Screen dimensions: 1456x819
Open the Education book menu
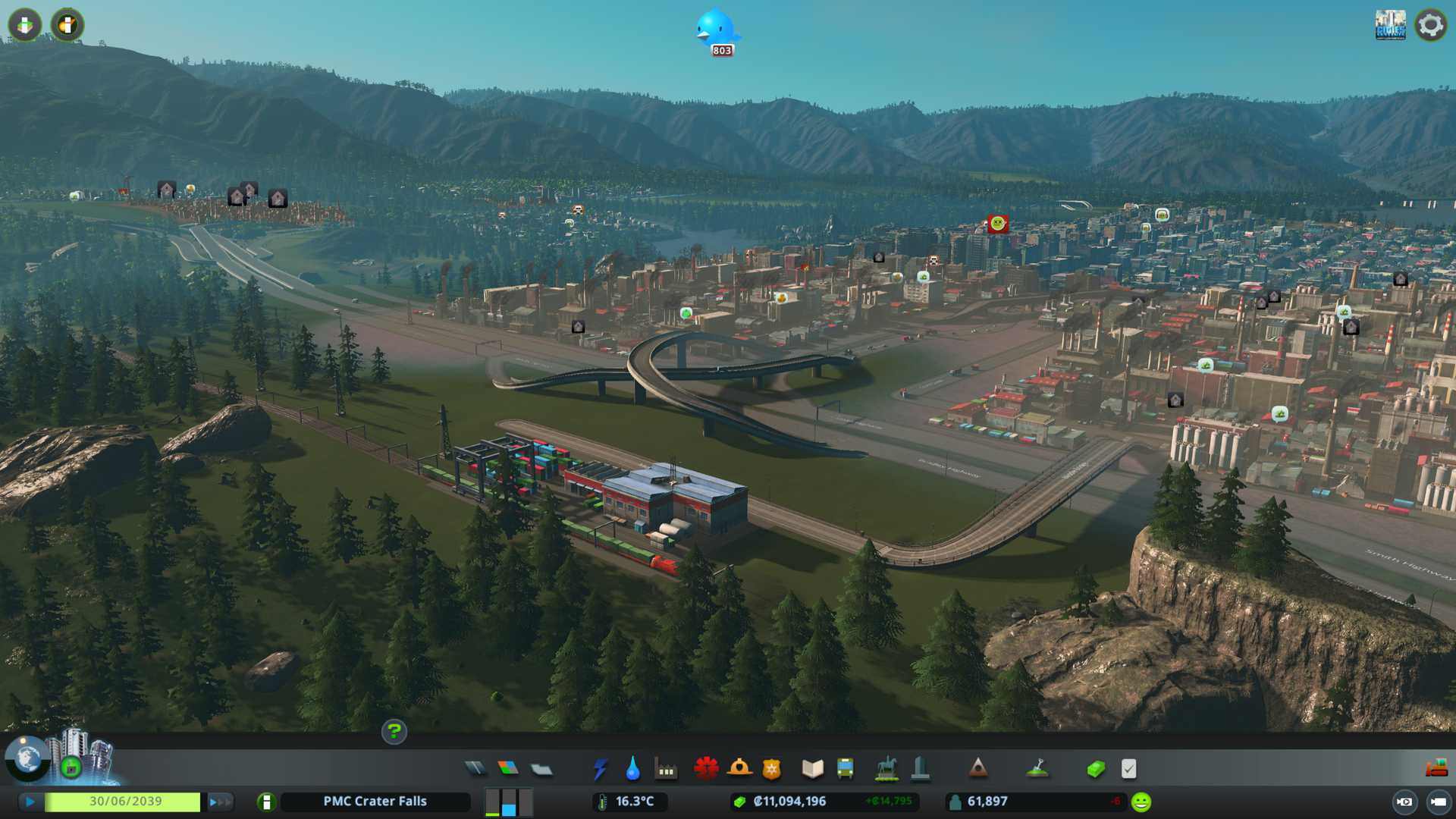(812, 769)
